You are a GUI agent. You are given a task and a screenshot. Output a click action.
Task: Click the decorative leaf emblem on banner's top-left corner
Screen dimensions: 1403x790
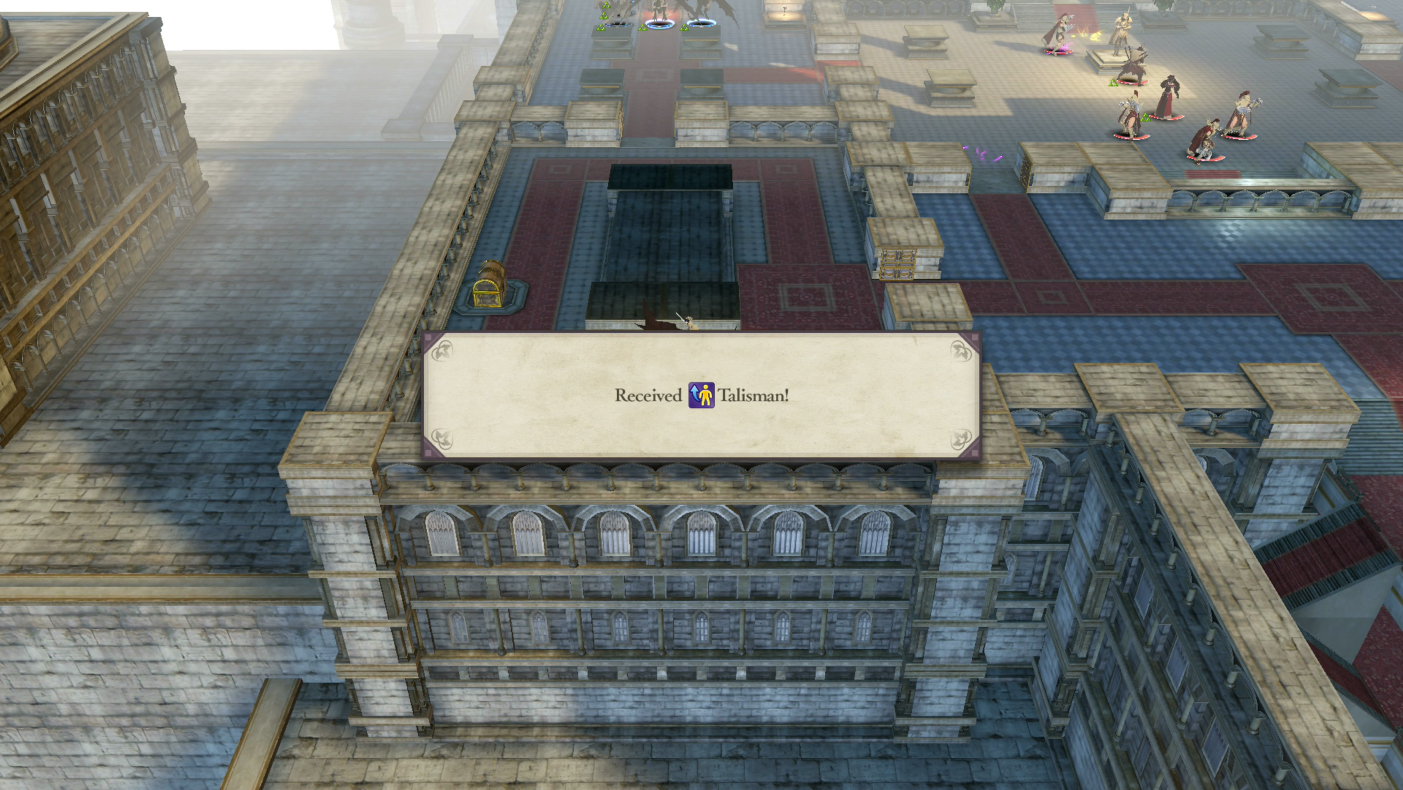[444, 352]
